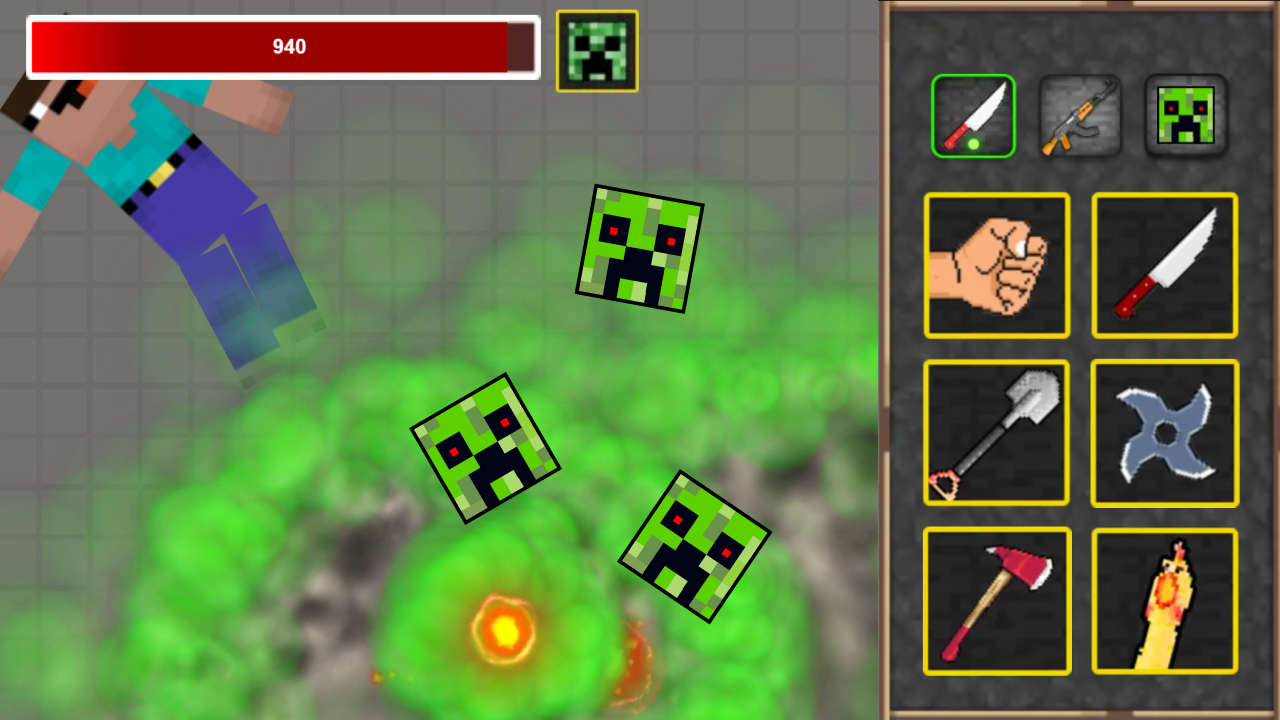
Task: Select the ninja shuriken weapon
Action: point(1164,433)
